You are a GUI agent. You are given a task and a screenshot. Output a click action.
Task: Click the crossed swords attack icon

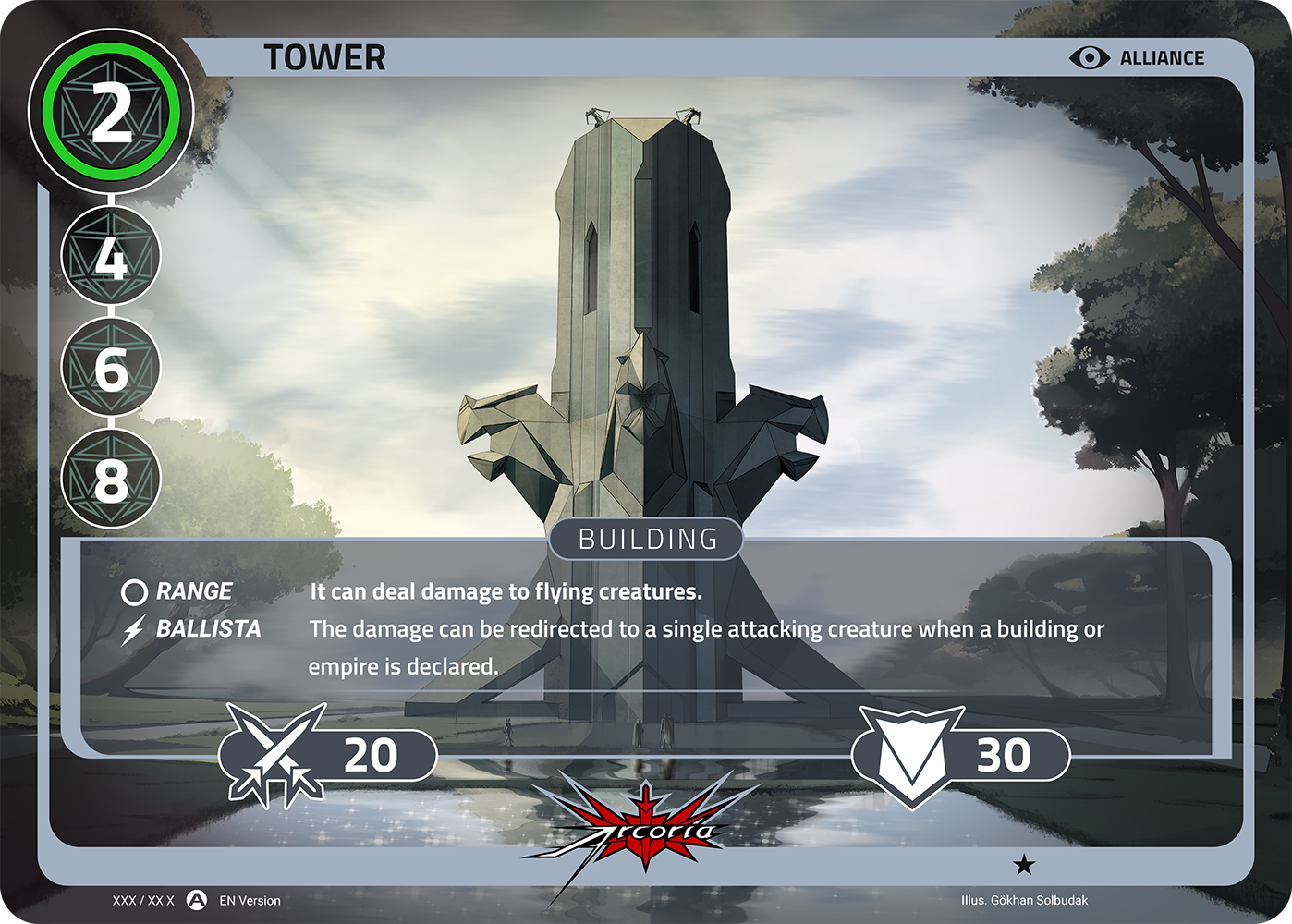coord(276,752)
